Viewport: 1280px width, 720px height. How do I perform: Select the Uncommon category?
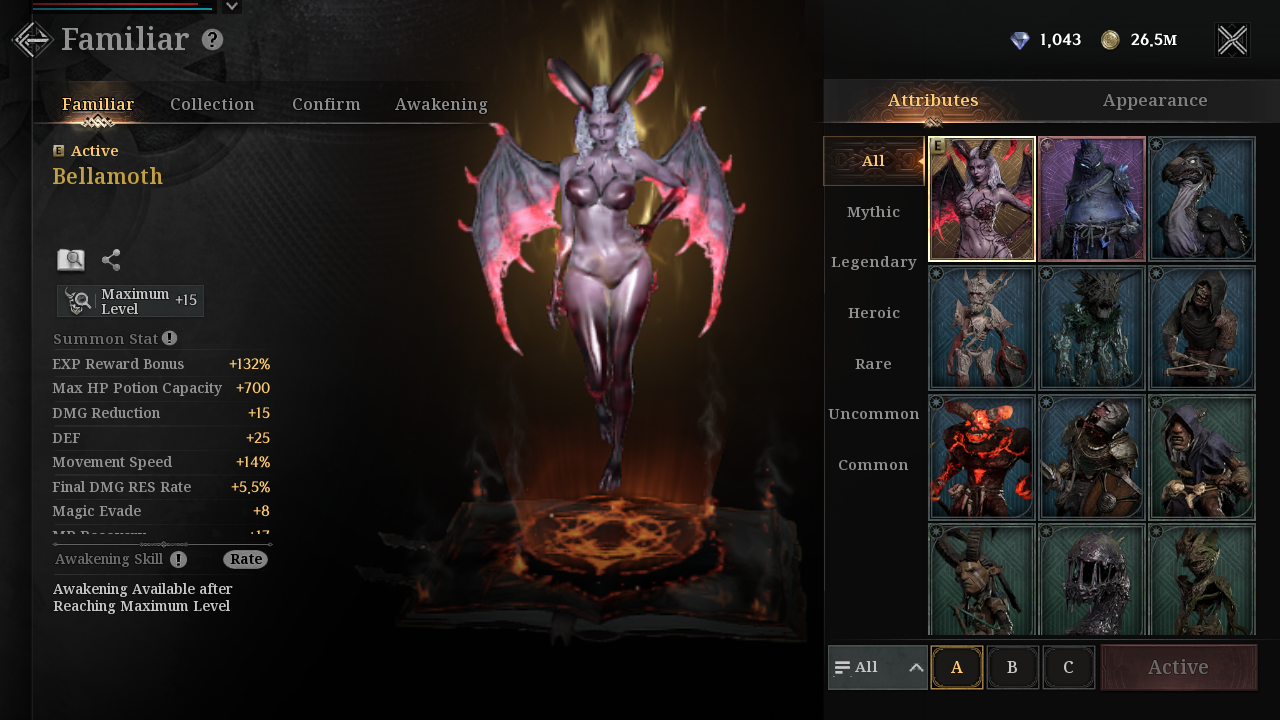(x=873, y=414)
